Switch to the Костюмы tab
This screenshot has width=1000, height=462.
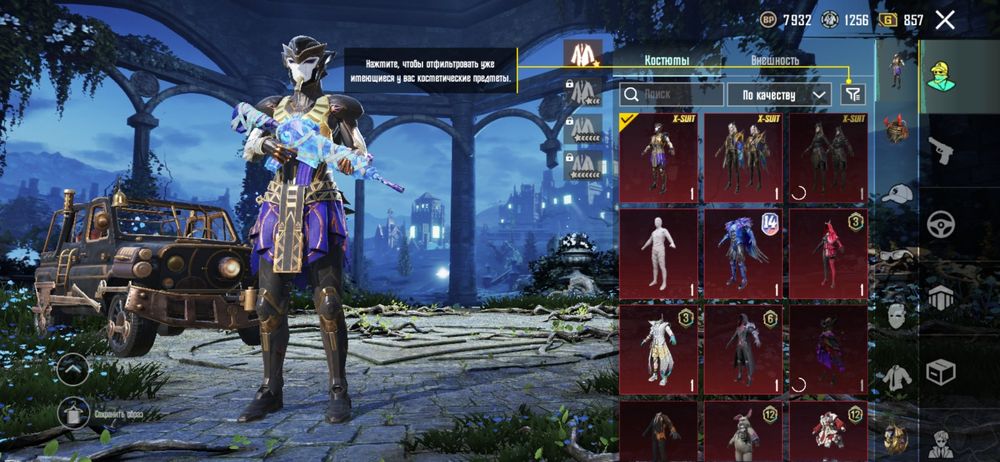coord(667,60)
